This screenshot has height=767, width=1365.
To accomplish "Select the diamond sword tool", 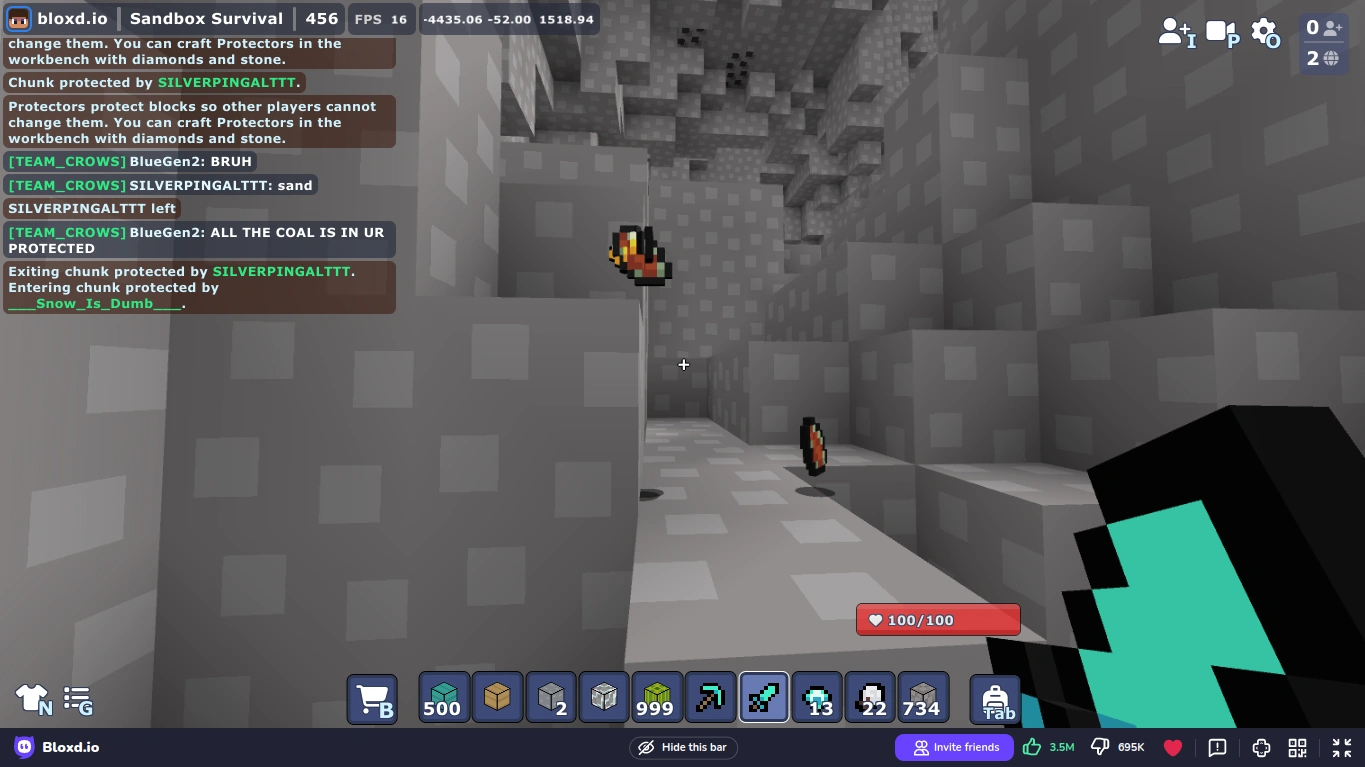I will point(763,697).
